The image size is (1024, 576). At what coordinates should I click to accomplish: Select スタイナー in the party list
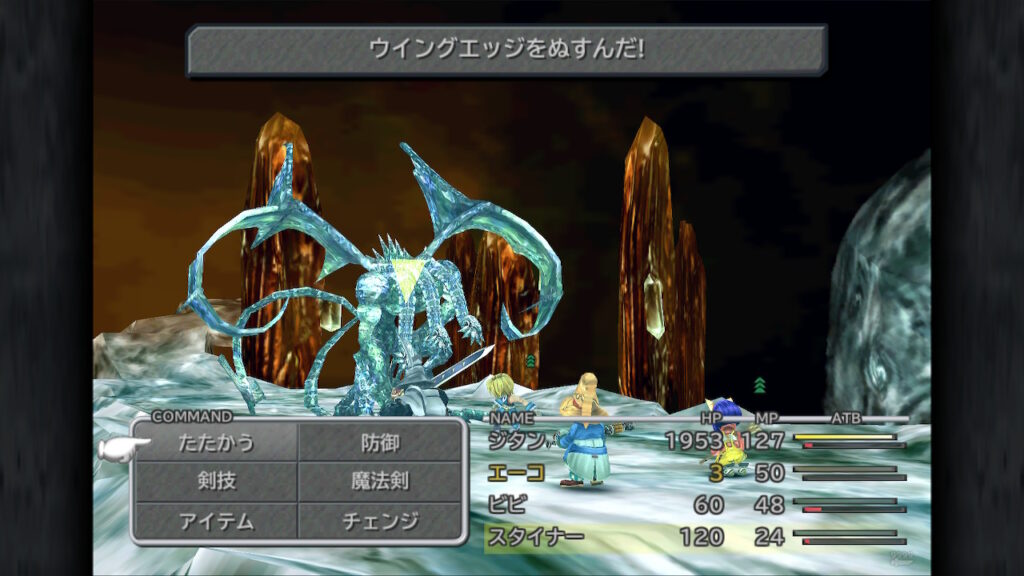[535, 537]
